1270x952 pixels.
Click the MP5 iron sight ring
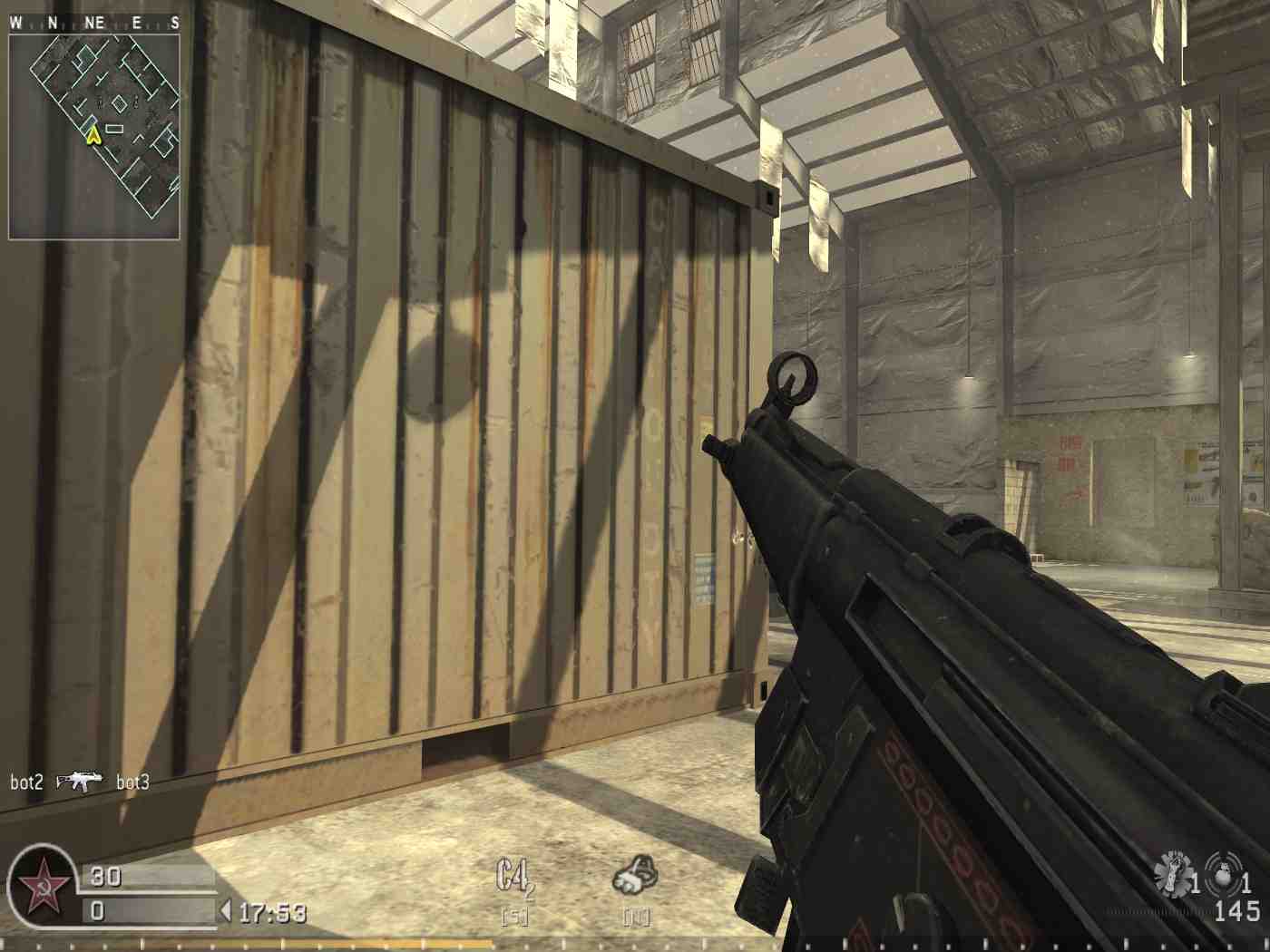[793, 374]
